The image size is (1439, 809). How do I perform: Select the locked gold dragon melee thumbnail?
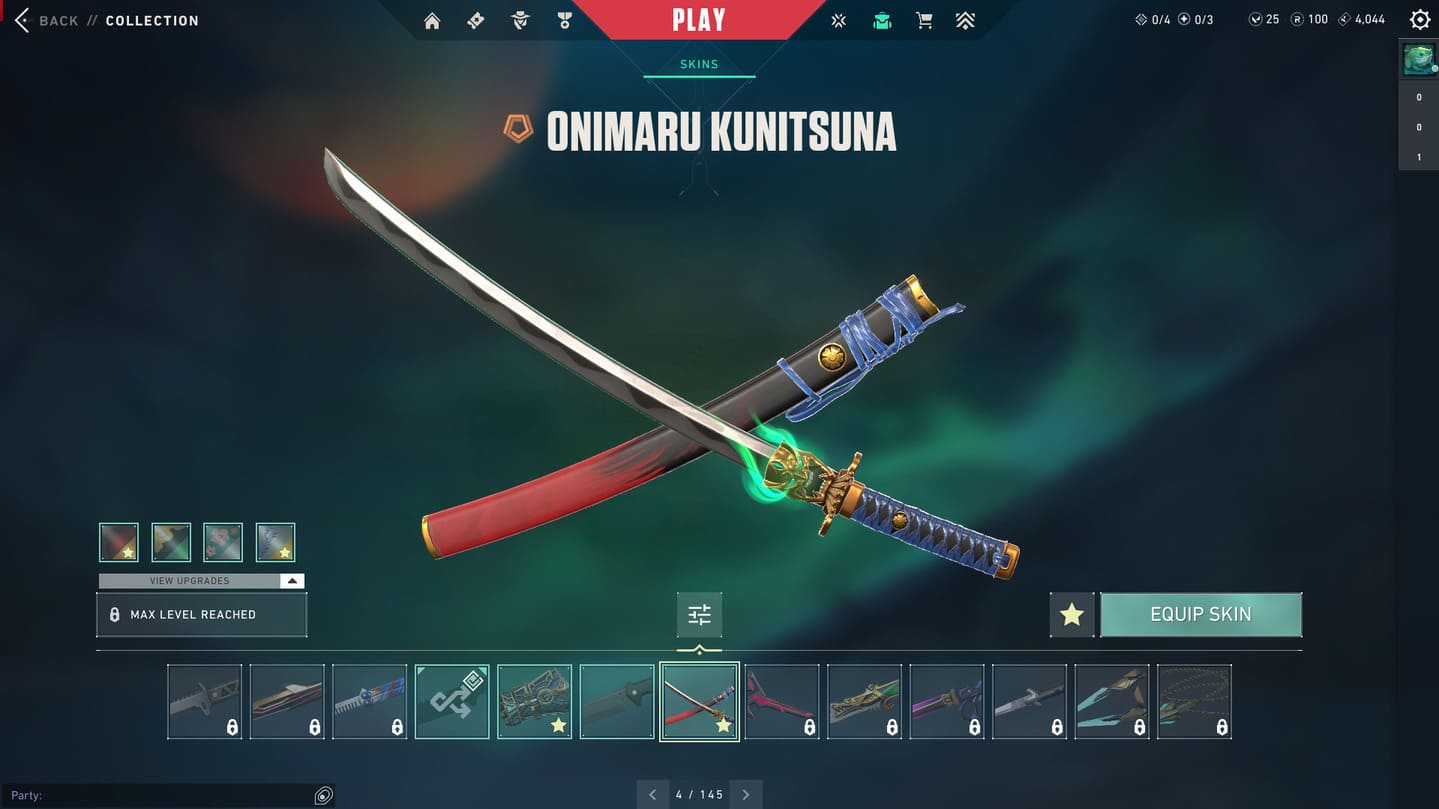[x=864, y=701]
